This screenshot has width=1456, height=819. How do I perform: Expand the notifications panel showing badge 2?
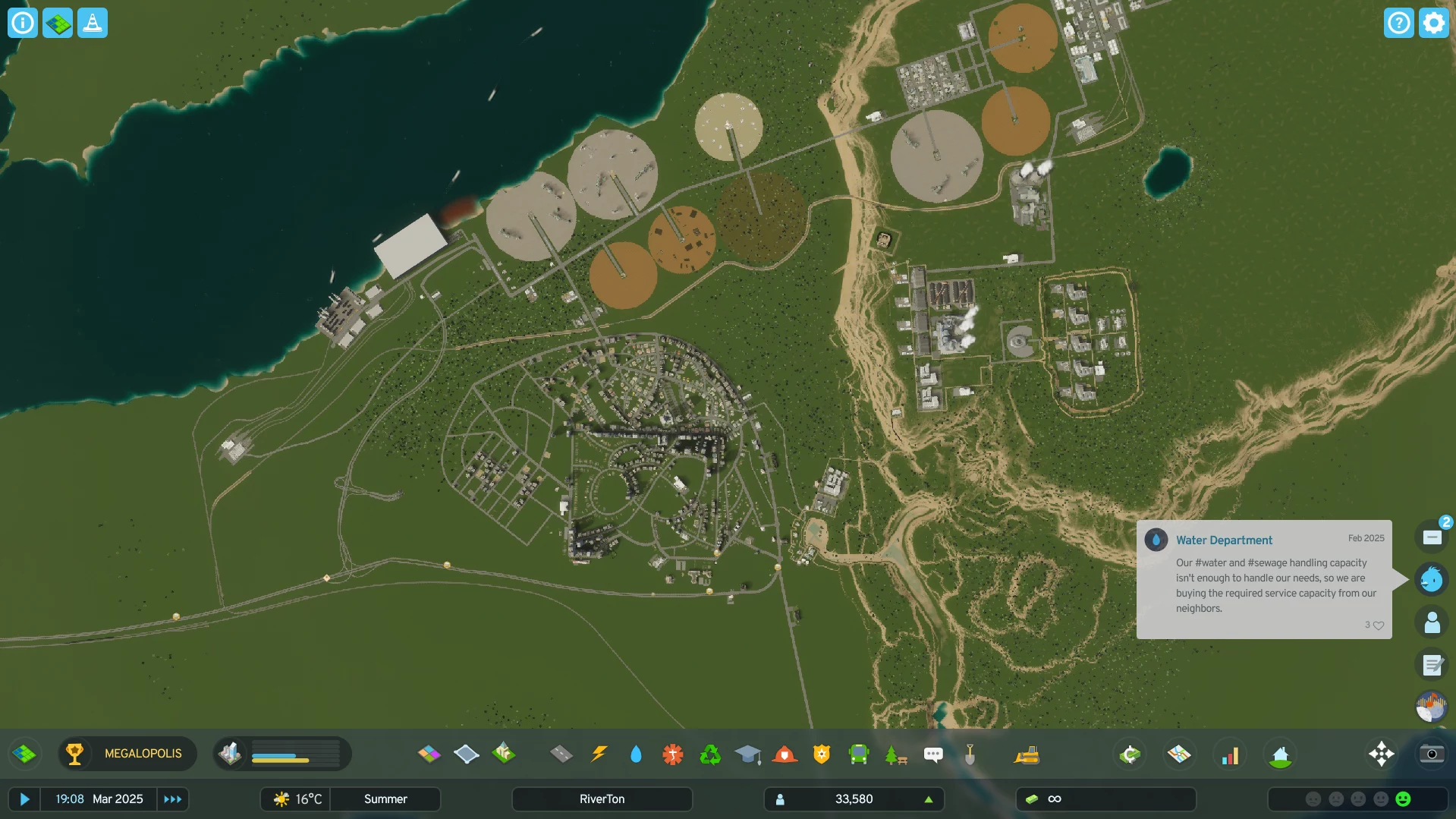pos(1432,536)
